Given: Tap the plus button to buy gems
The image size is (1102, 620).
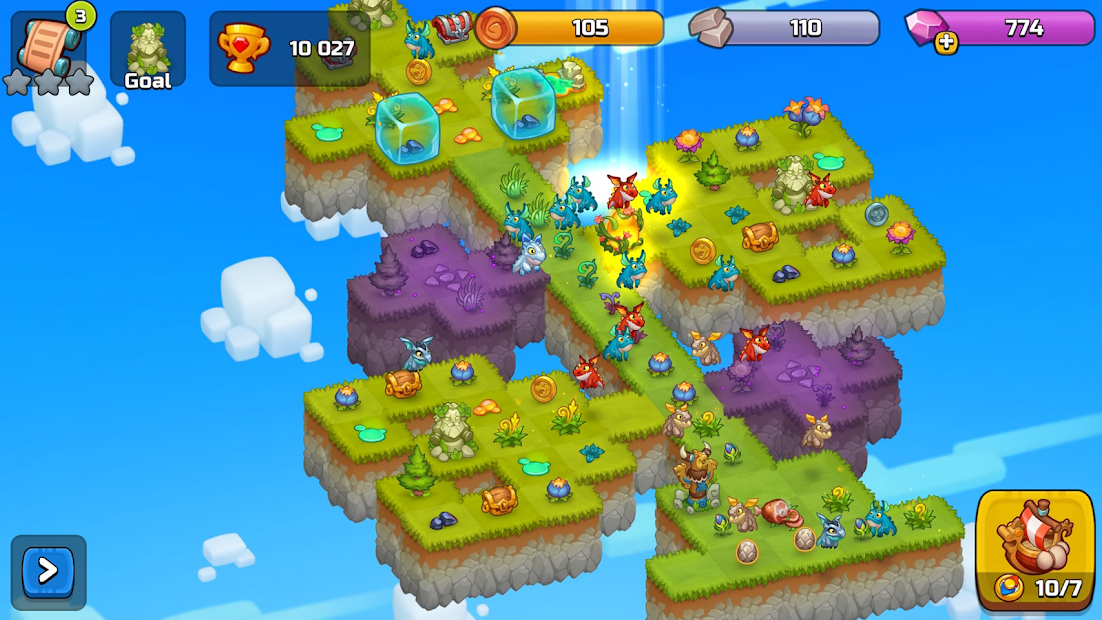Looking at the screenshot, I should click(946, 42).
